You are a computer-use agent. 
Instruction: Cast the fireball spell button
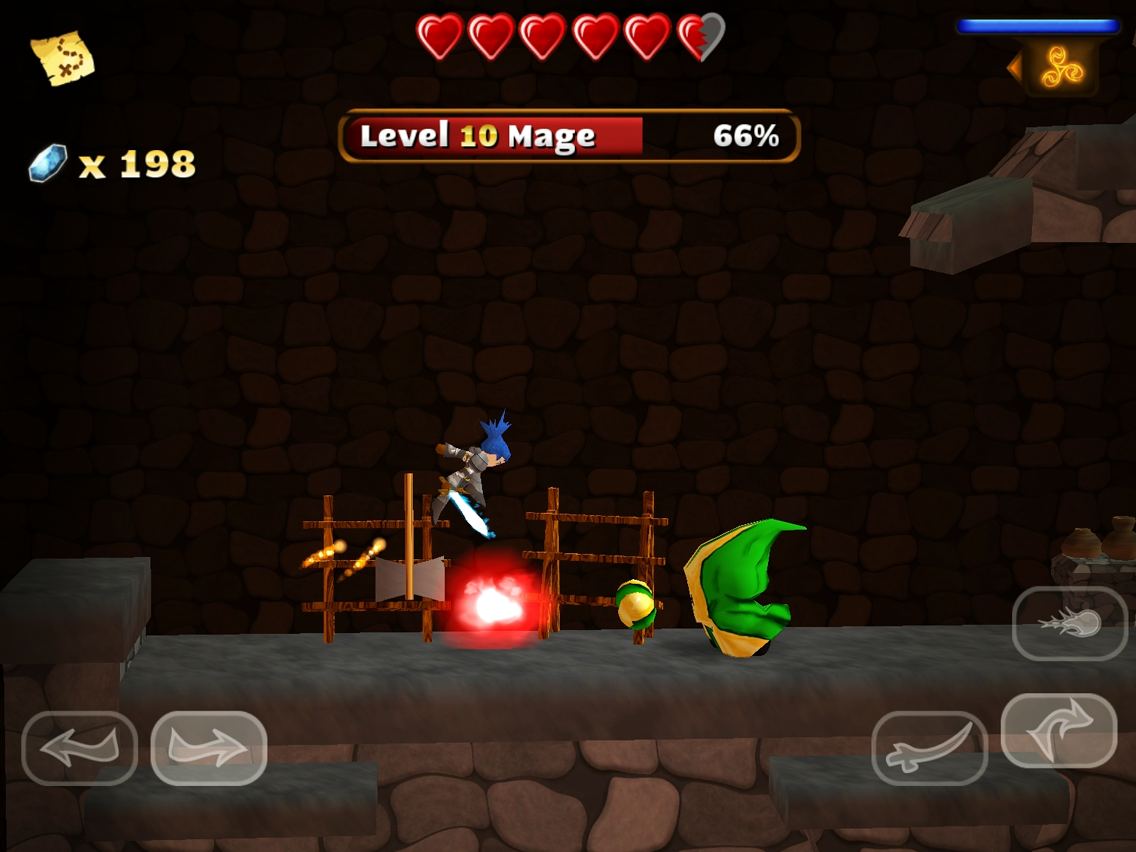pyautogui.click(x=1070, y=624)
